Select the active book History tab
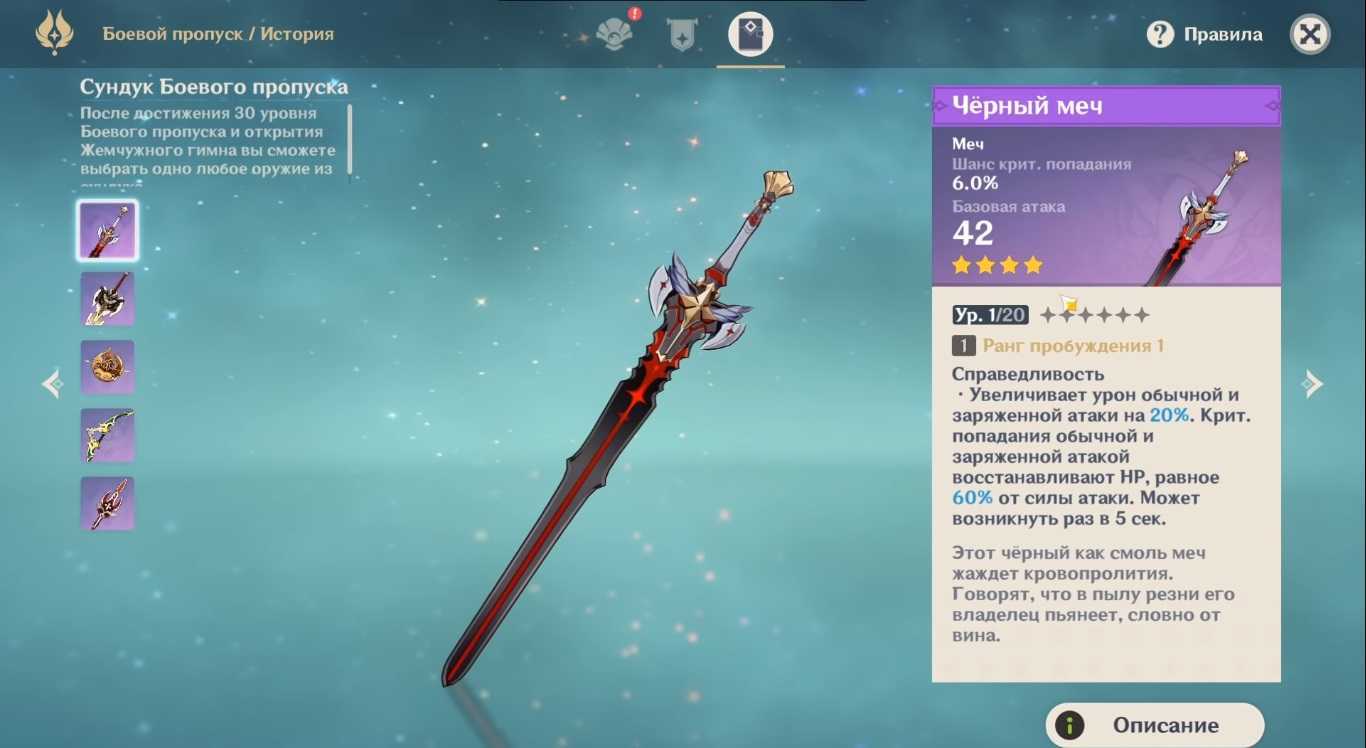Image resolution: width=1366 pixels, height=748 pixels. (x=750, y=35)
